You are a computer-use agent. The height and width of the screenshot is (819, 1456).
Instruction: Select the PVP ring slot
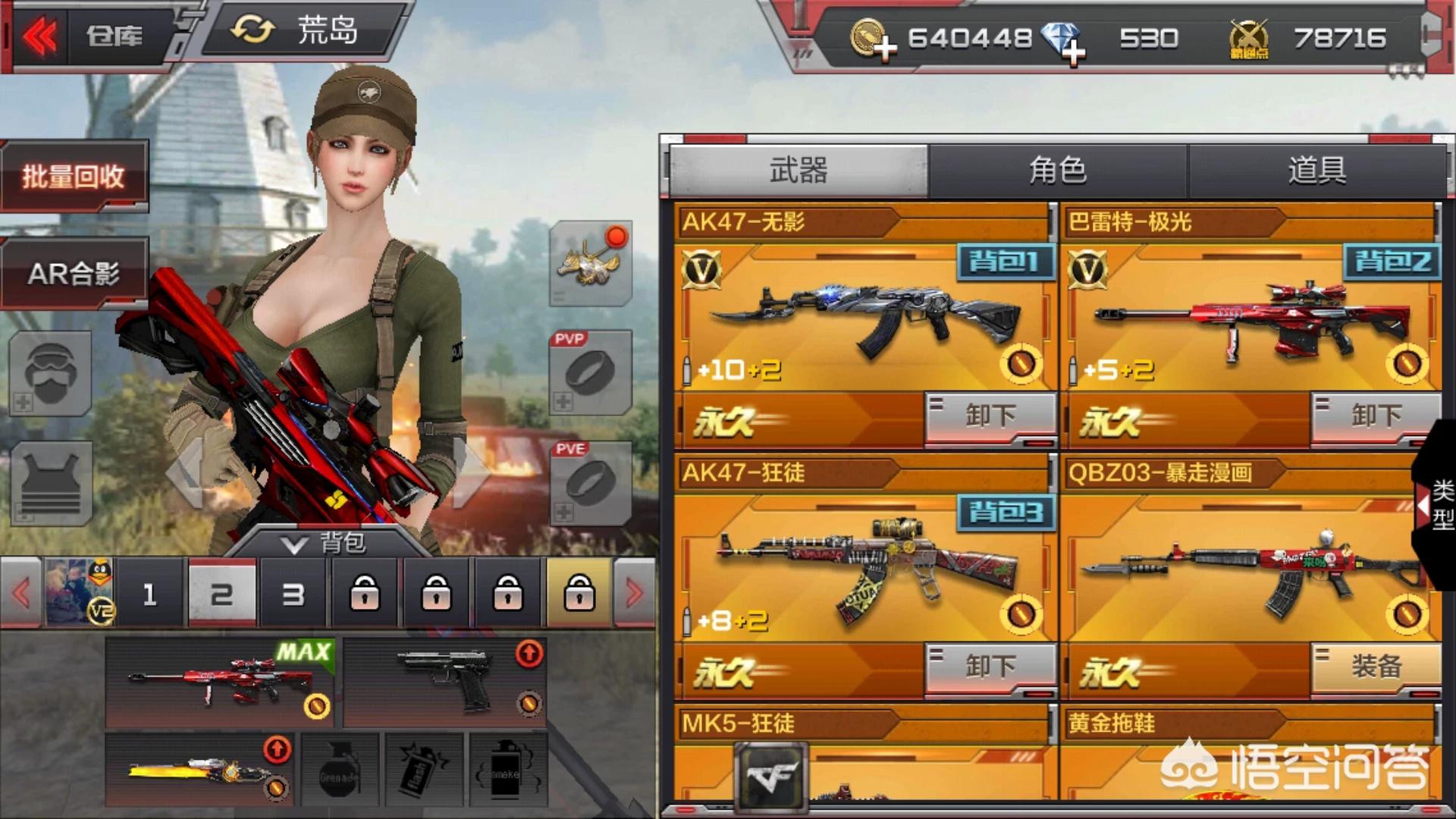pos(591,373)
